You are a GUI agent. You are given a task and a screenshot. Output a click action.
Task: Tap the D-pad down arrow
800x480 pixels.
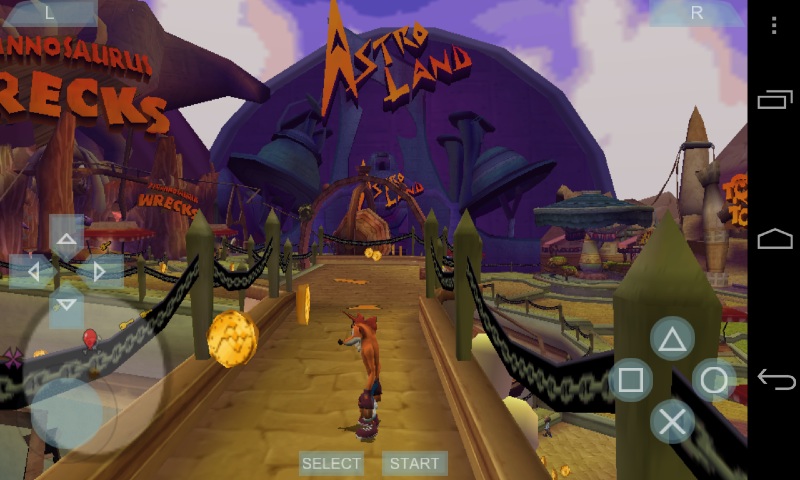coord(67,302)
